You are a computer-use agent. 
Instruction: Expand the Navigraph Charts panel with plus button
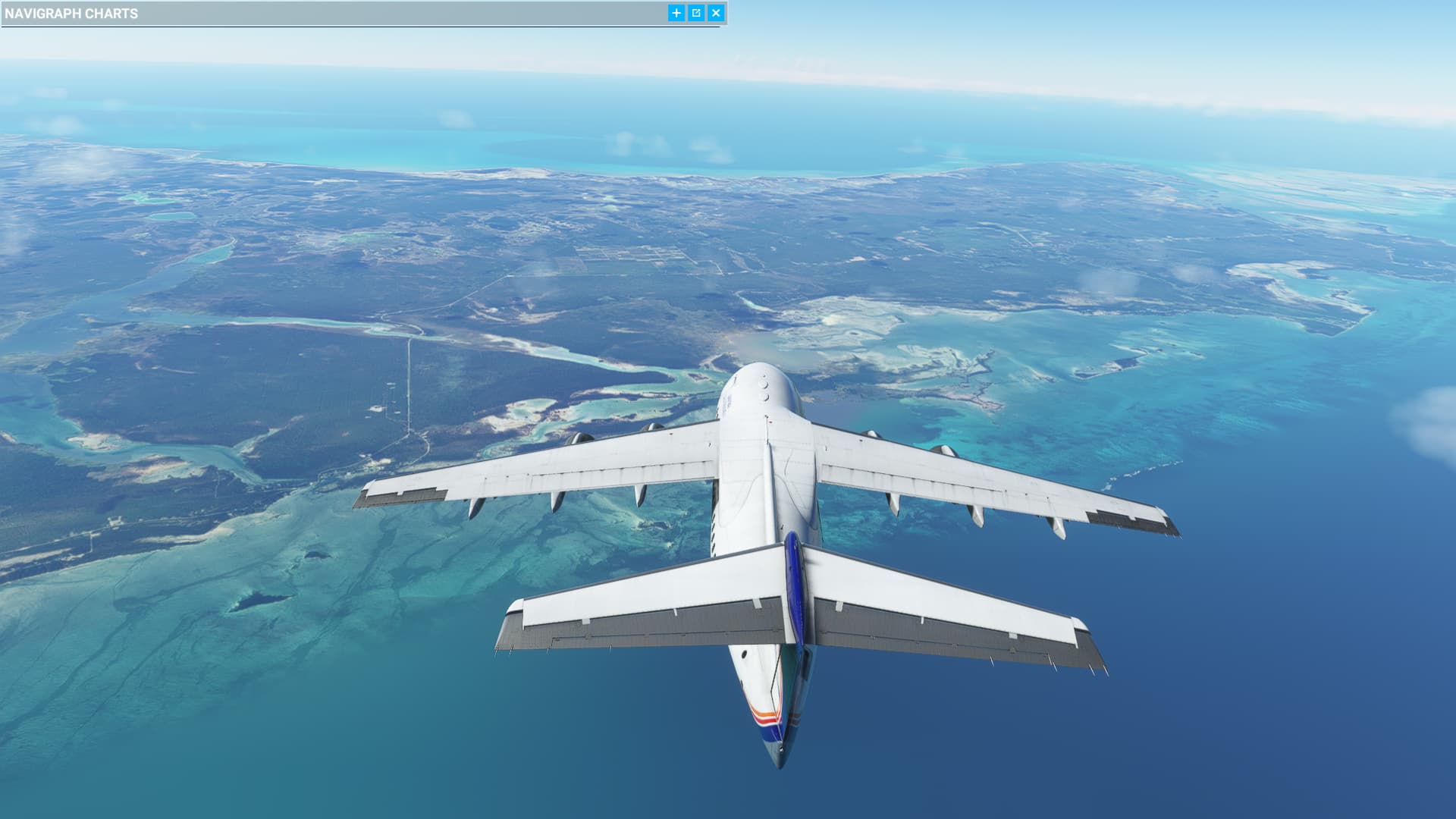click(676, 13)
